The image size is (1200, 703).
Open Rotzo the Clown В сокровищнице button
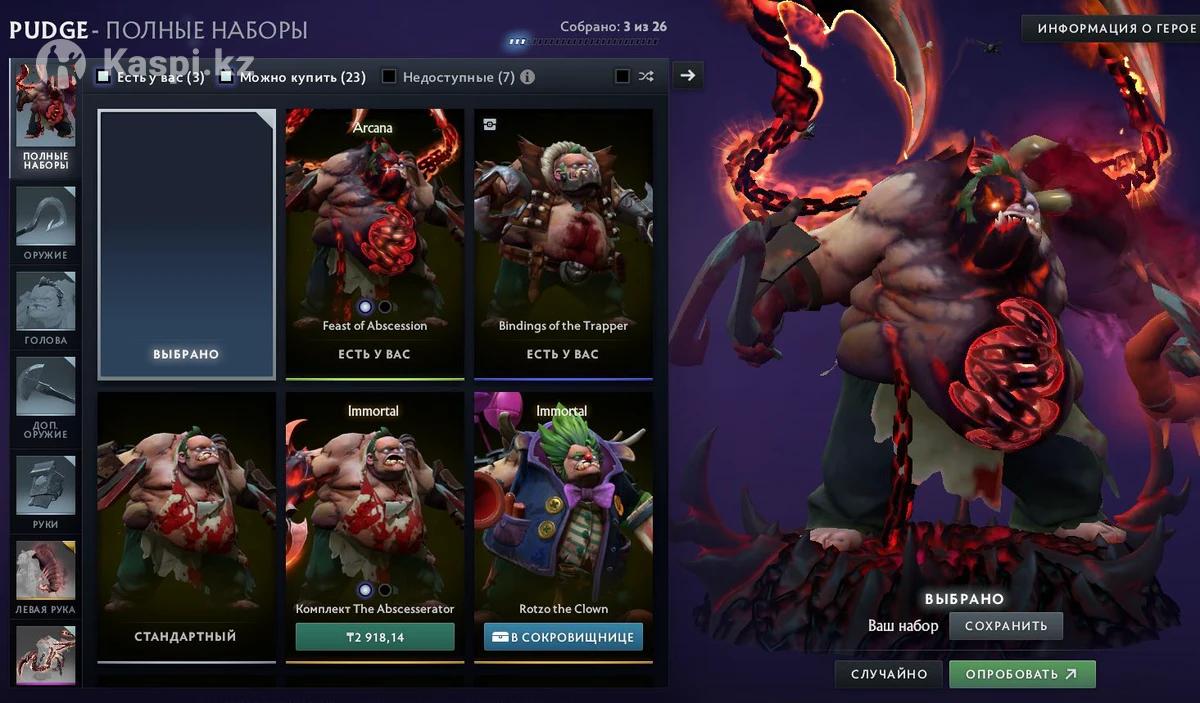pos(563,637)
